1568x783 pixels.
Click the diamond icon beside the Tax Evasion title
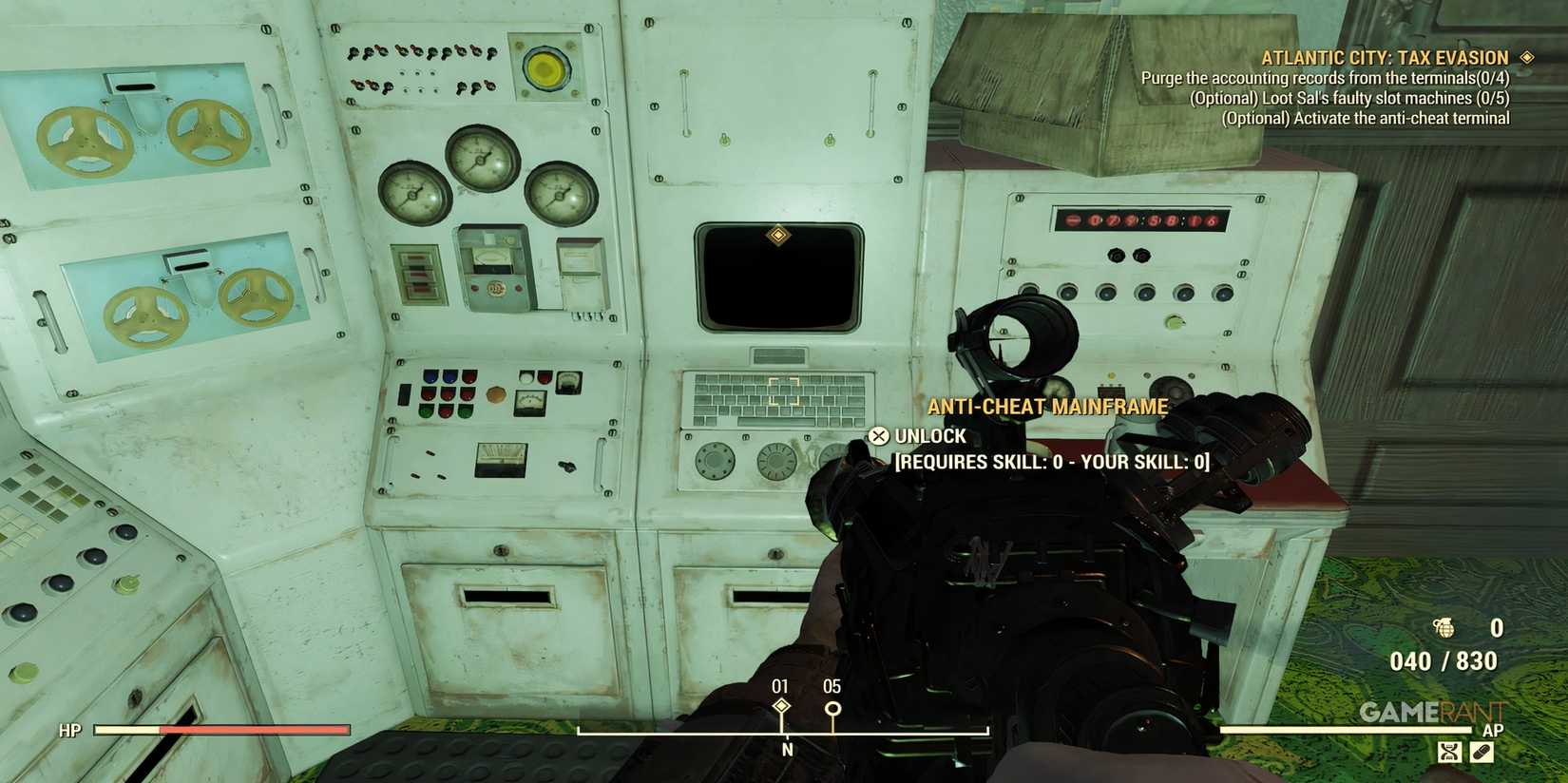coord(1526,57)
